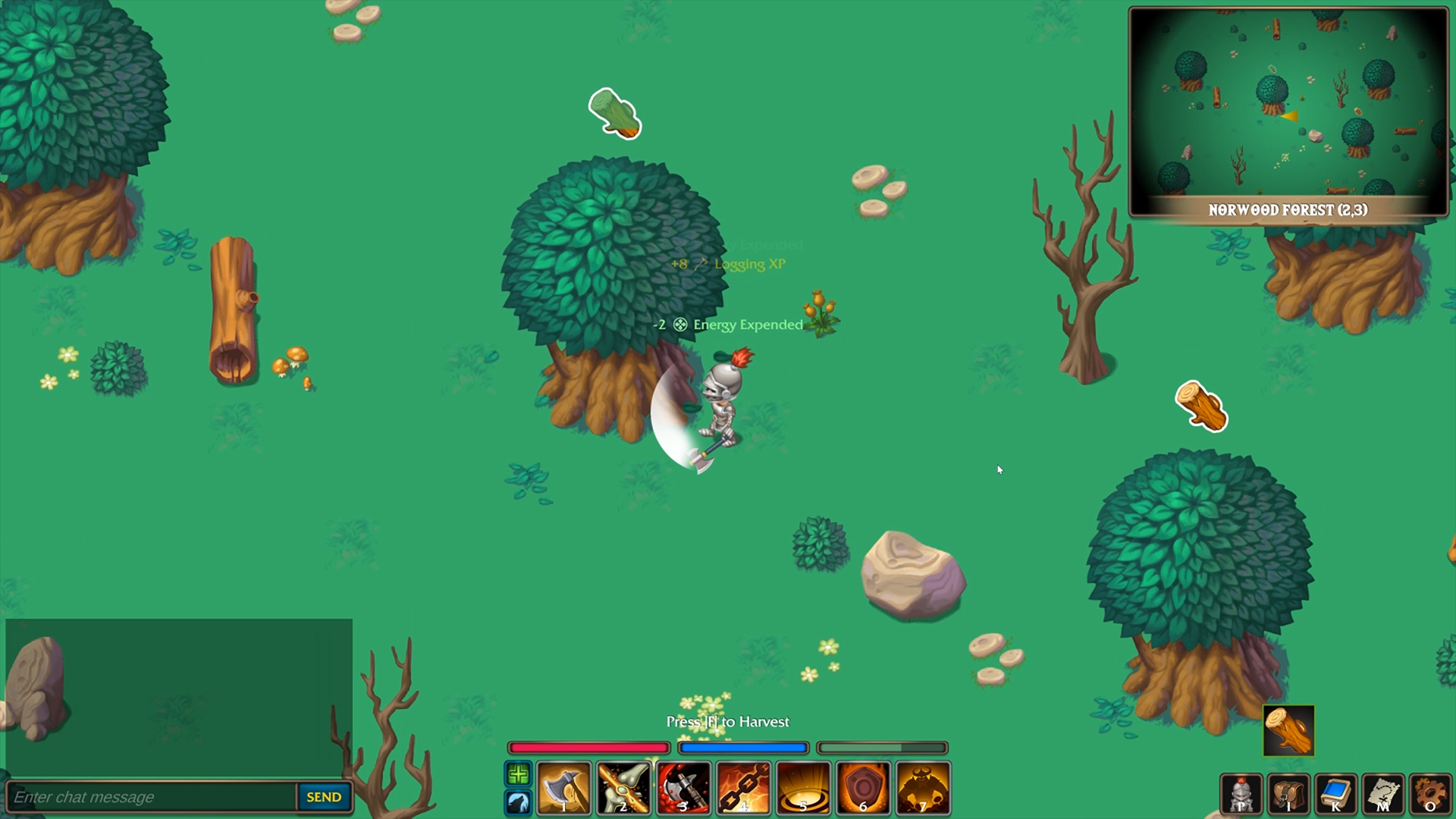Cast the golden aura ability in slot 5
The image size is (1456, 819).
tap(802, 789)
